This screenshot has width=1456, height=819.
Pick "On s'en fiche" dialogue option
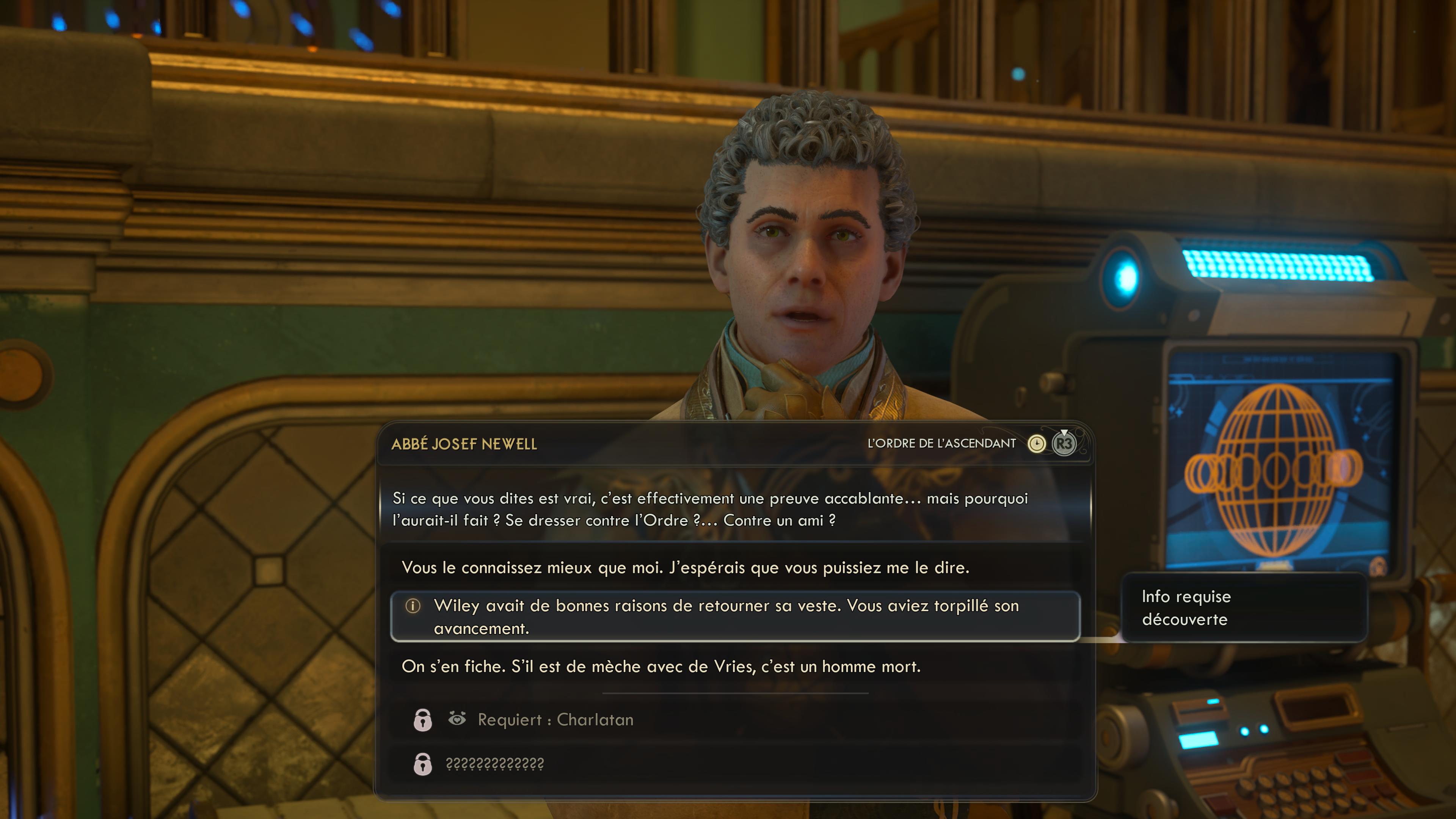(x=661, y=667)
